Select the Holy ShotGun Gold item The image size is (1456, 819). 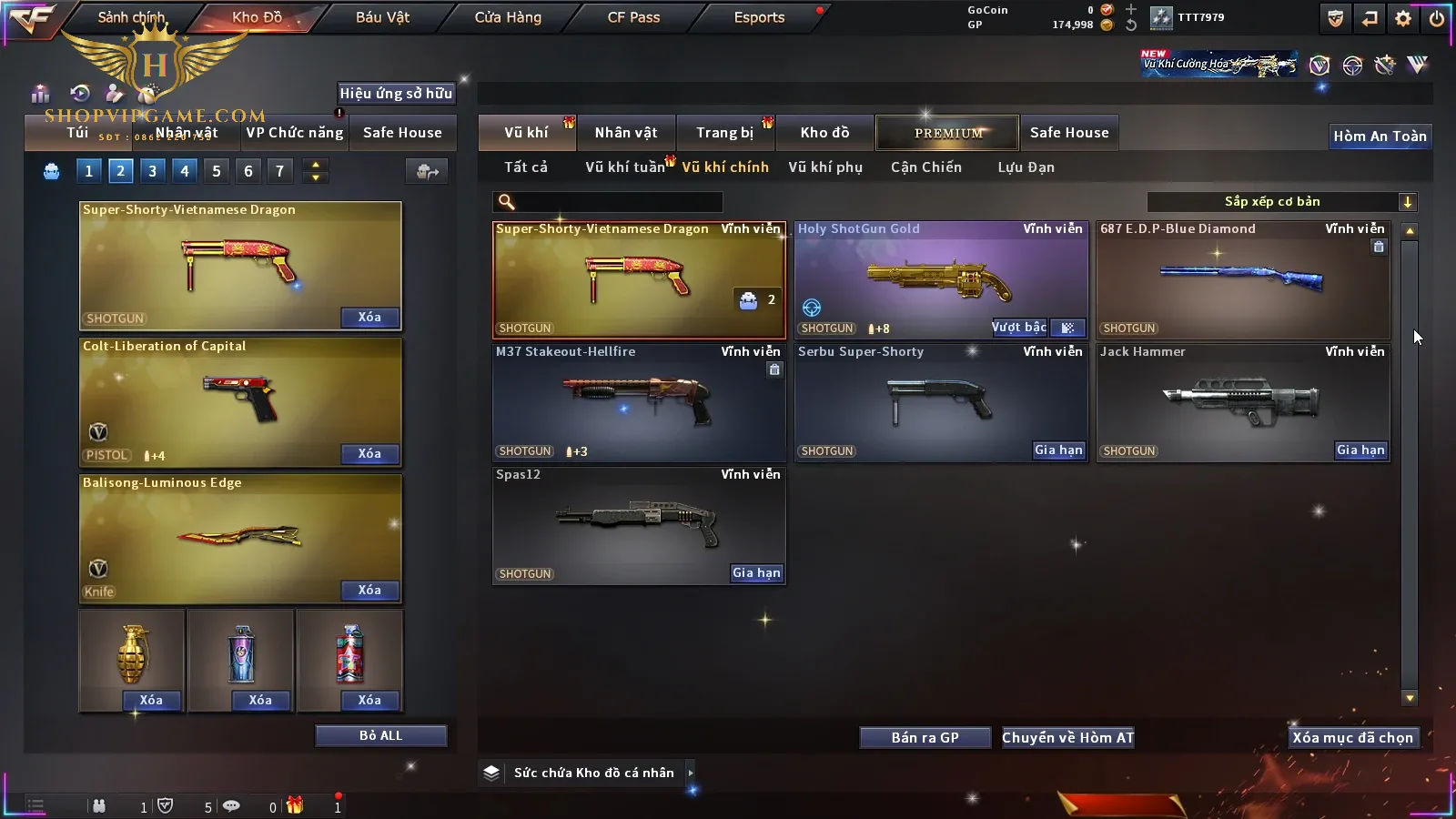941,279
